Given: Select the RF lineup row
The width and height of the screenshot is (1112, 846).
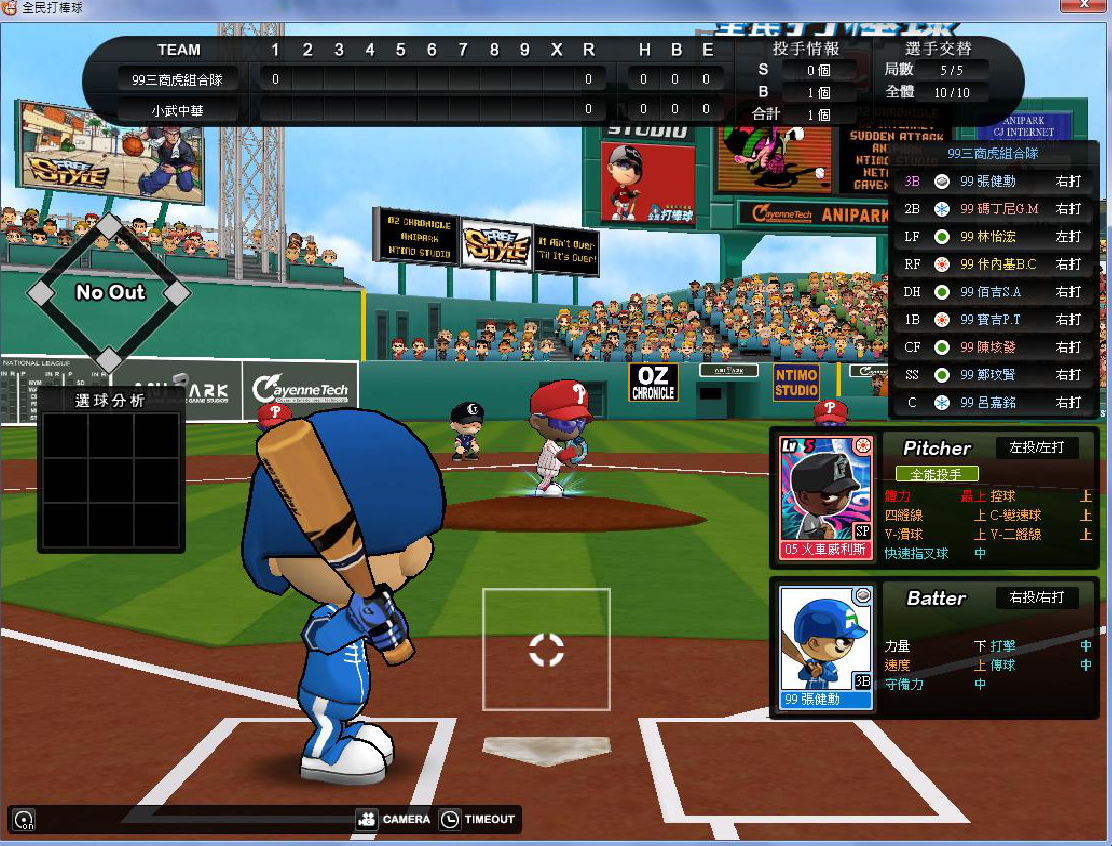Looking at the screenshot, I should tap(992, 264).
